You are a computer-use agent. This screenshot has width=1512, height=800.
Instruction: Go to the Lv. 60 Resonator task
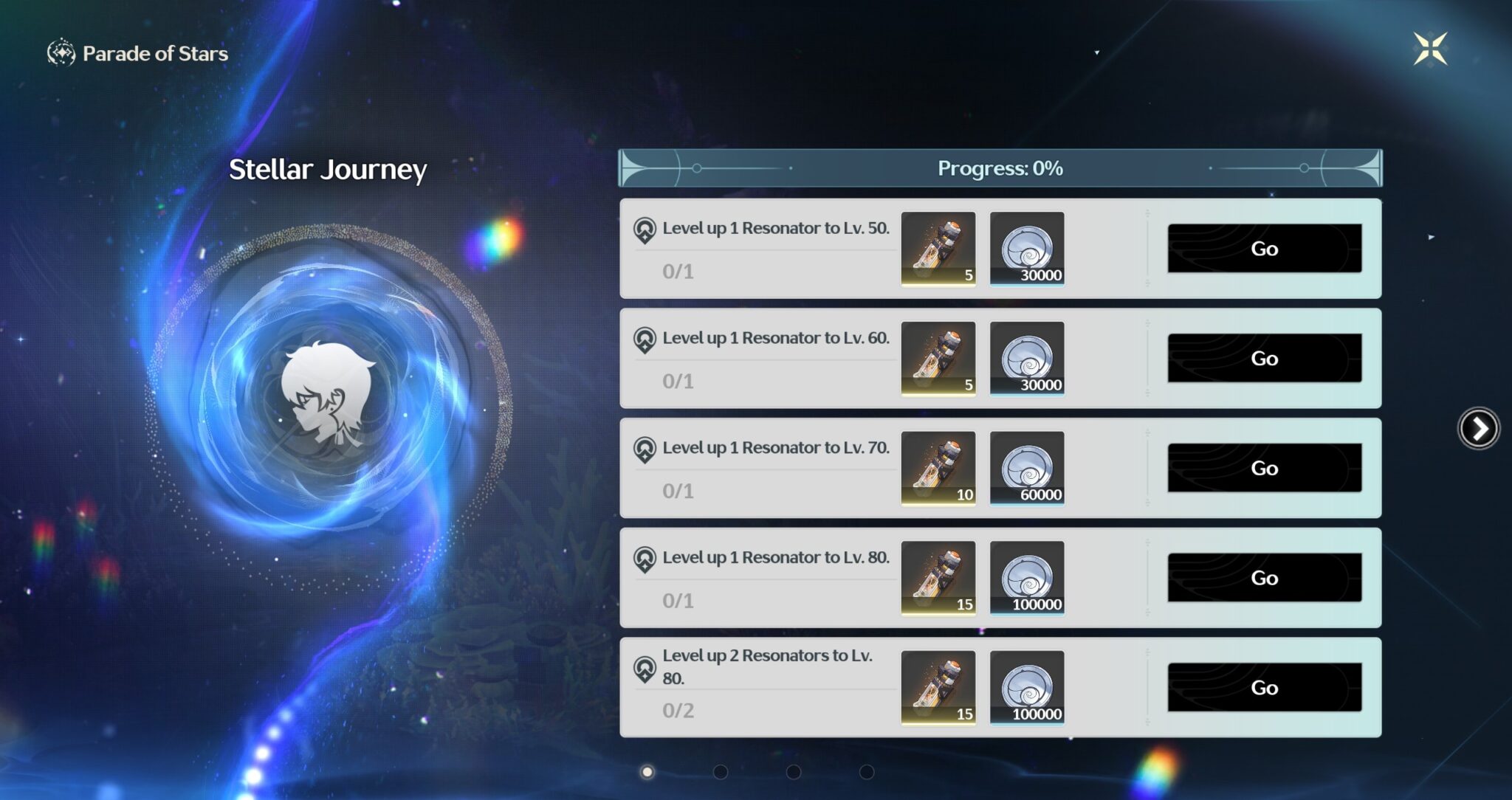[x=1264, y=359]
